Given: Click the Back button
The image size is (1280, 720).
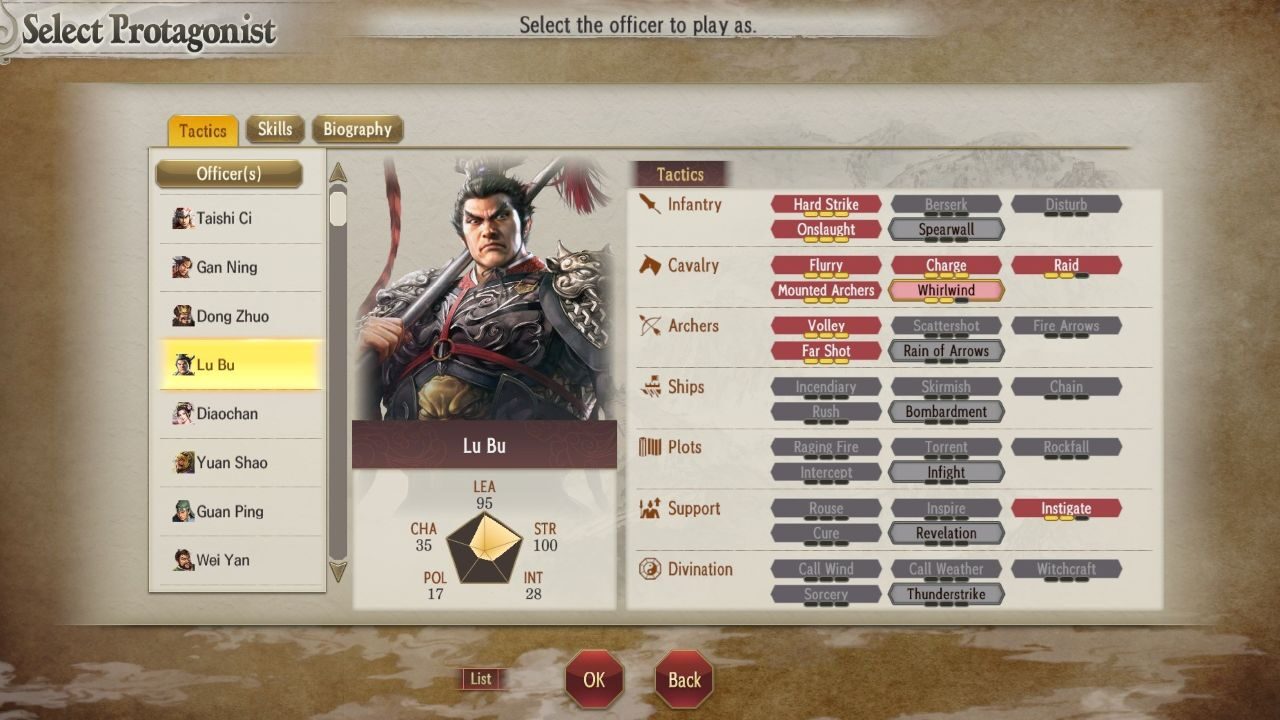Looking at the screenshot, I should 683,678.
